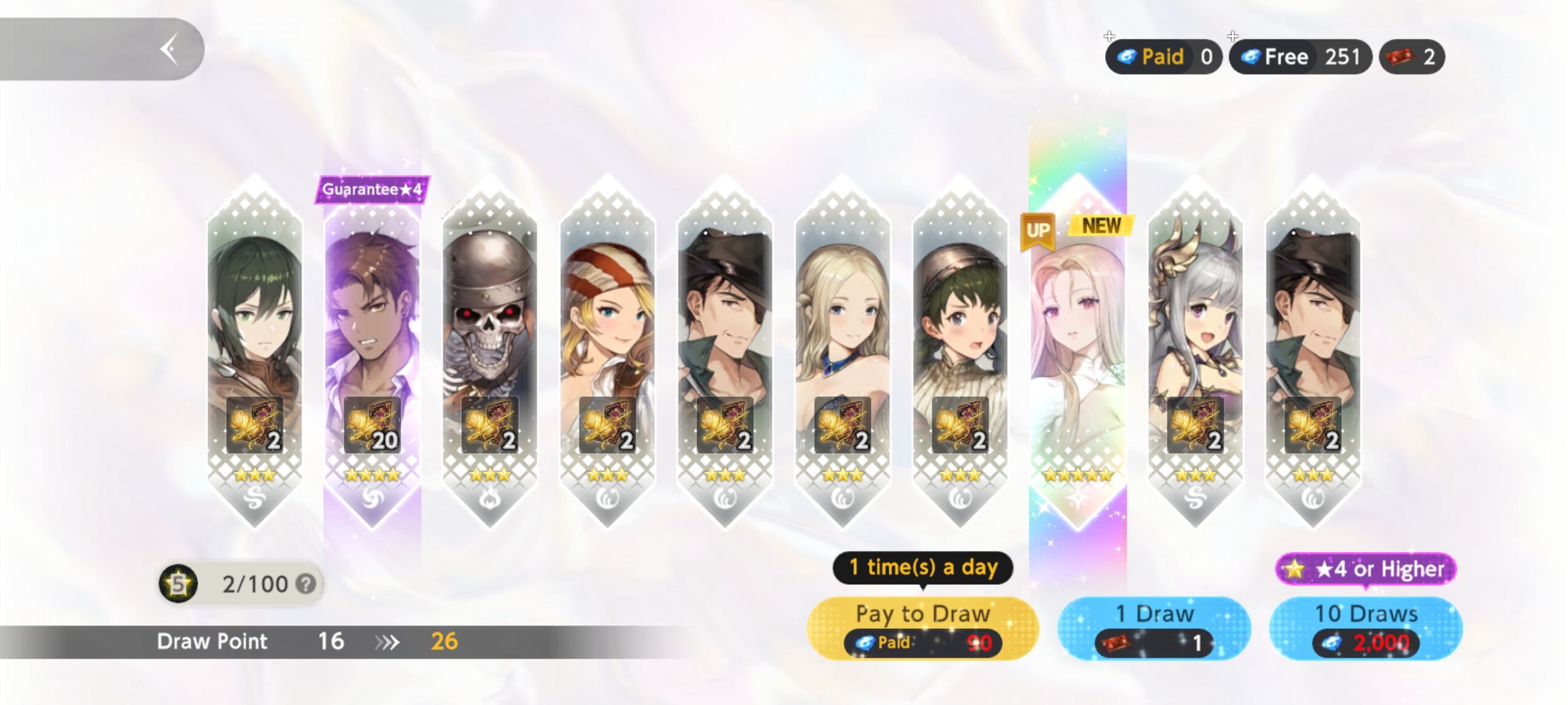
Task: Inspect the silver-haired horned girl card
Action: 1195,353
